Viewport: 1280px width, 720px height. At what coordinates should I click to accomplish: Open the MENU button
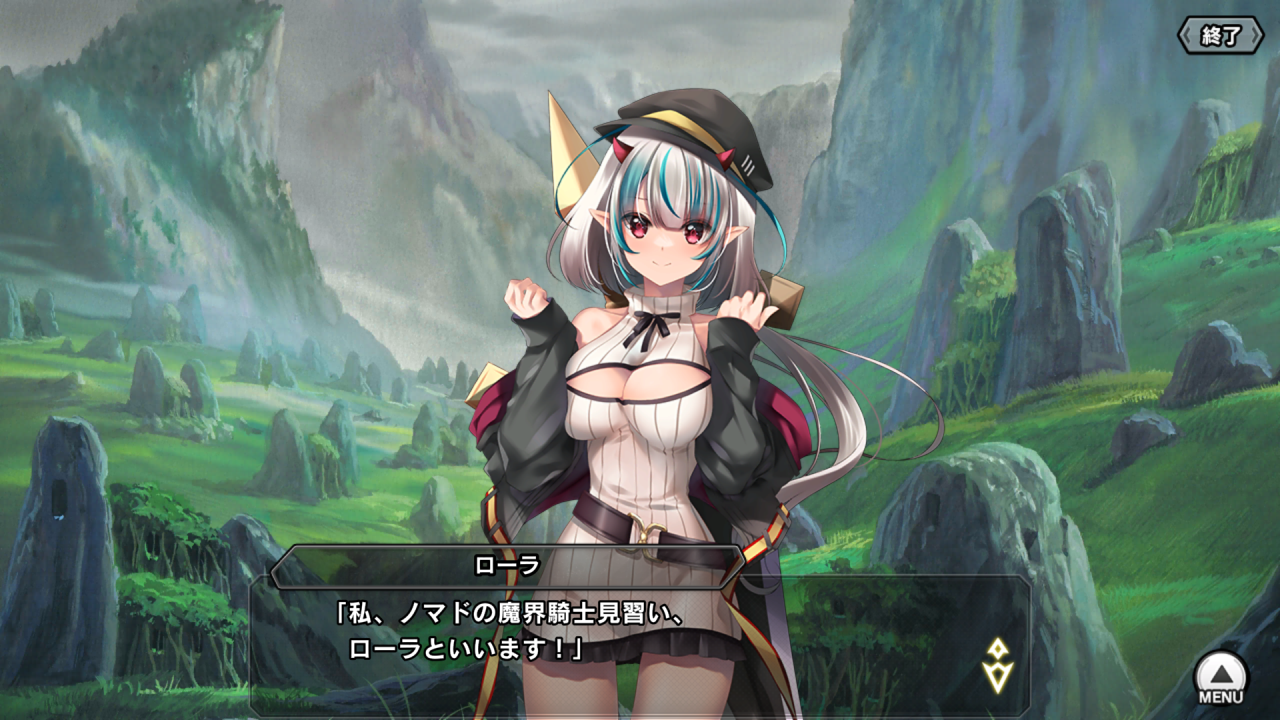click(1221, 677)
